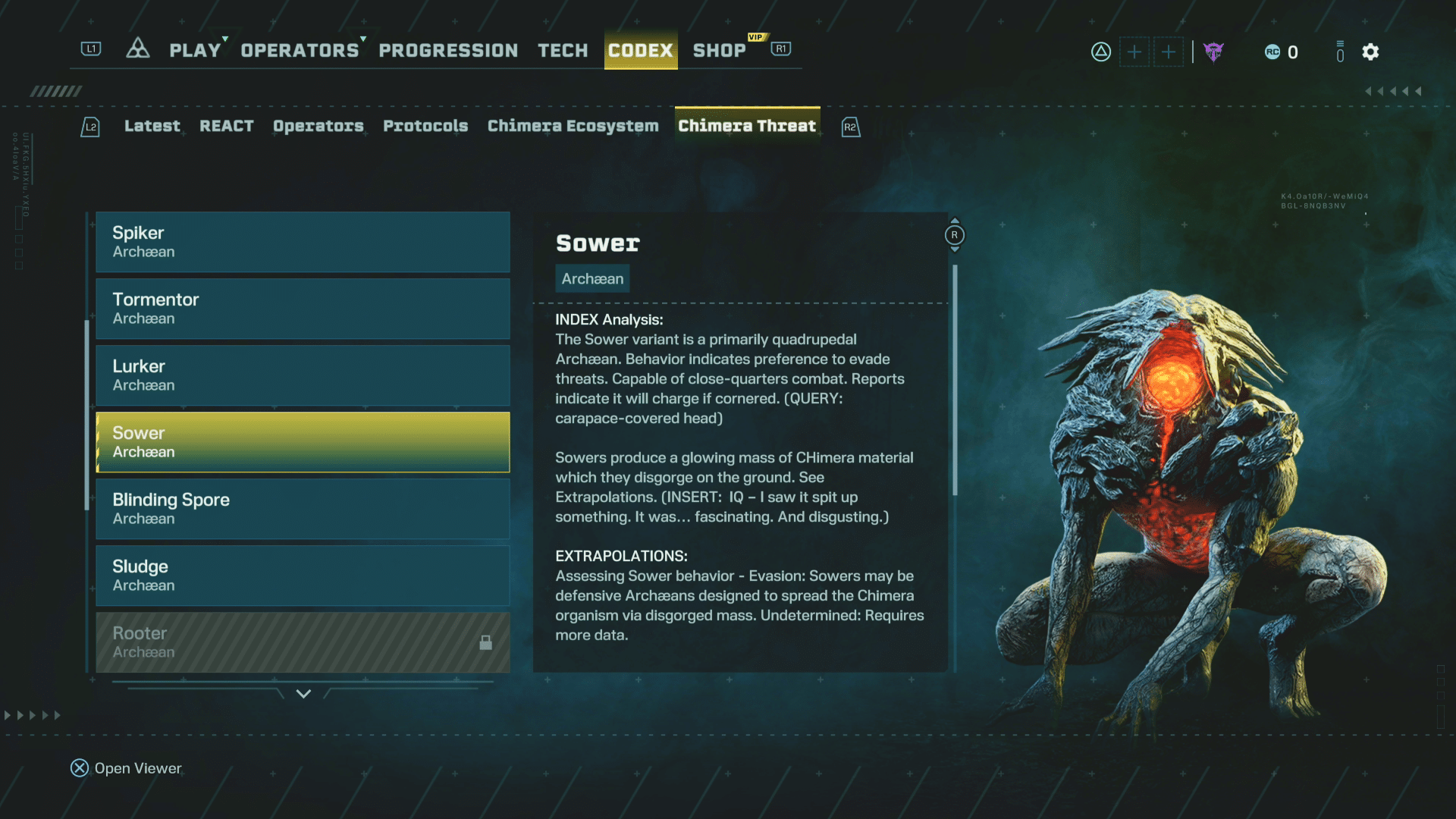This screenshot has height=819, width=1456.
Task: Expand the list with the down chevron arrow
Action: click(x=303, y=694)
